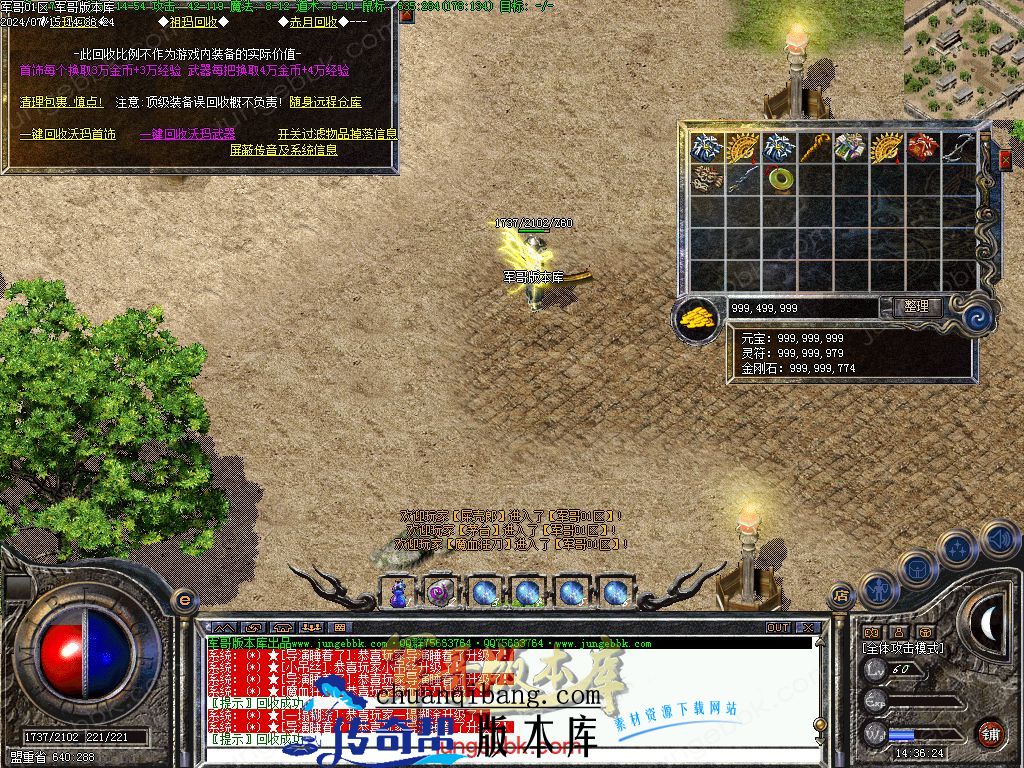Click 屏蔽传音及系统信息 message block link
The image size is (1024, 768).
pos(284,150)
